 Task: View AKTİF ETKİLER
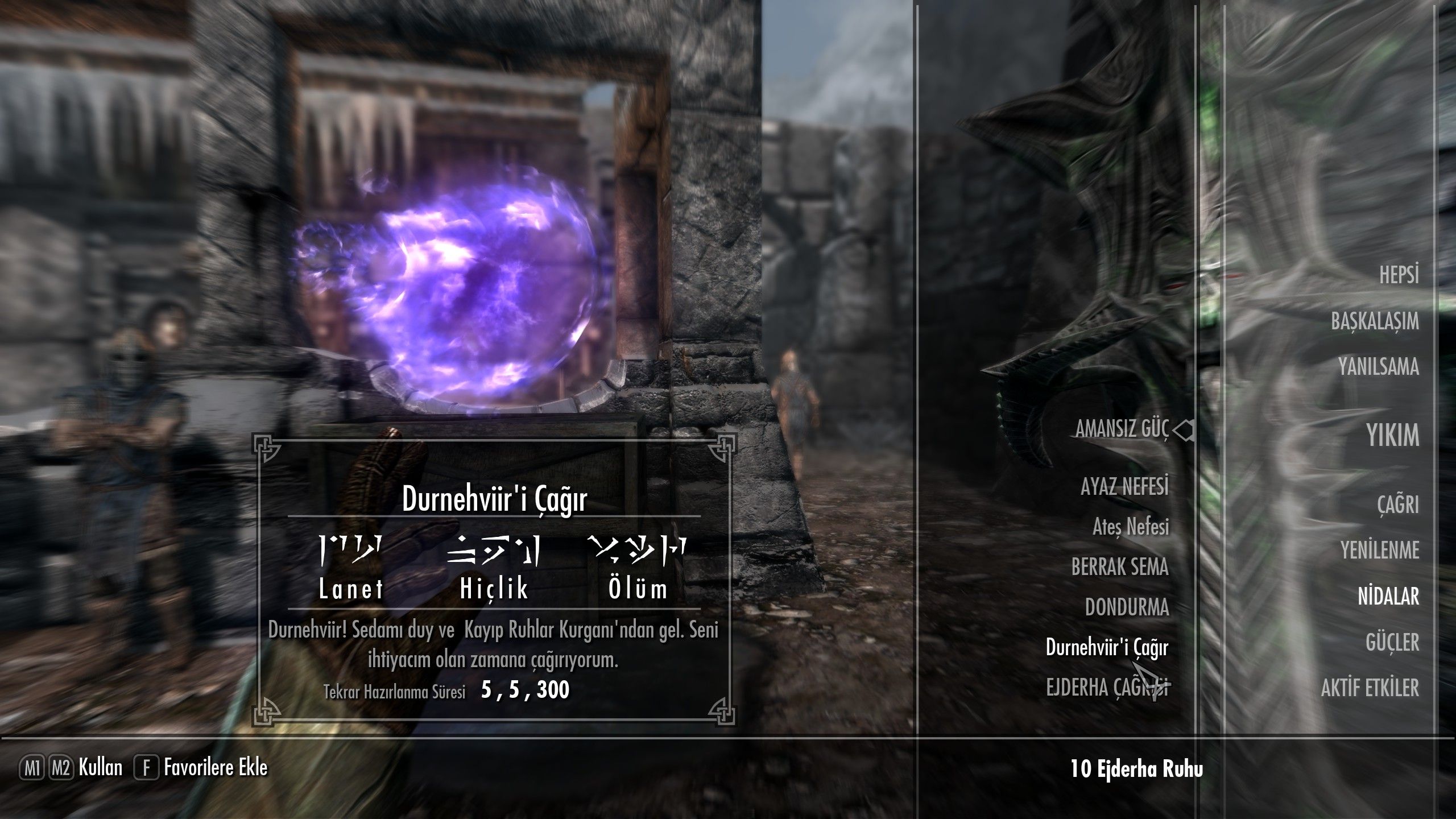(x=1370, y=689)
